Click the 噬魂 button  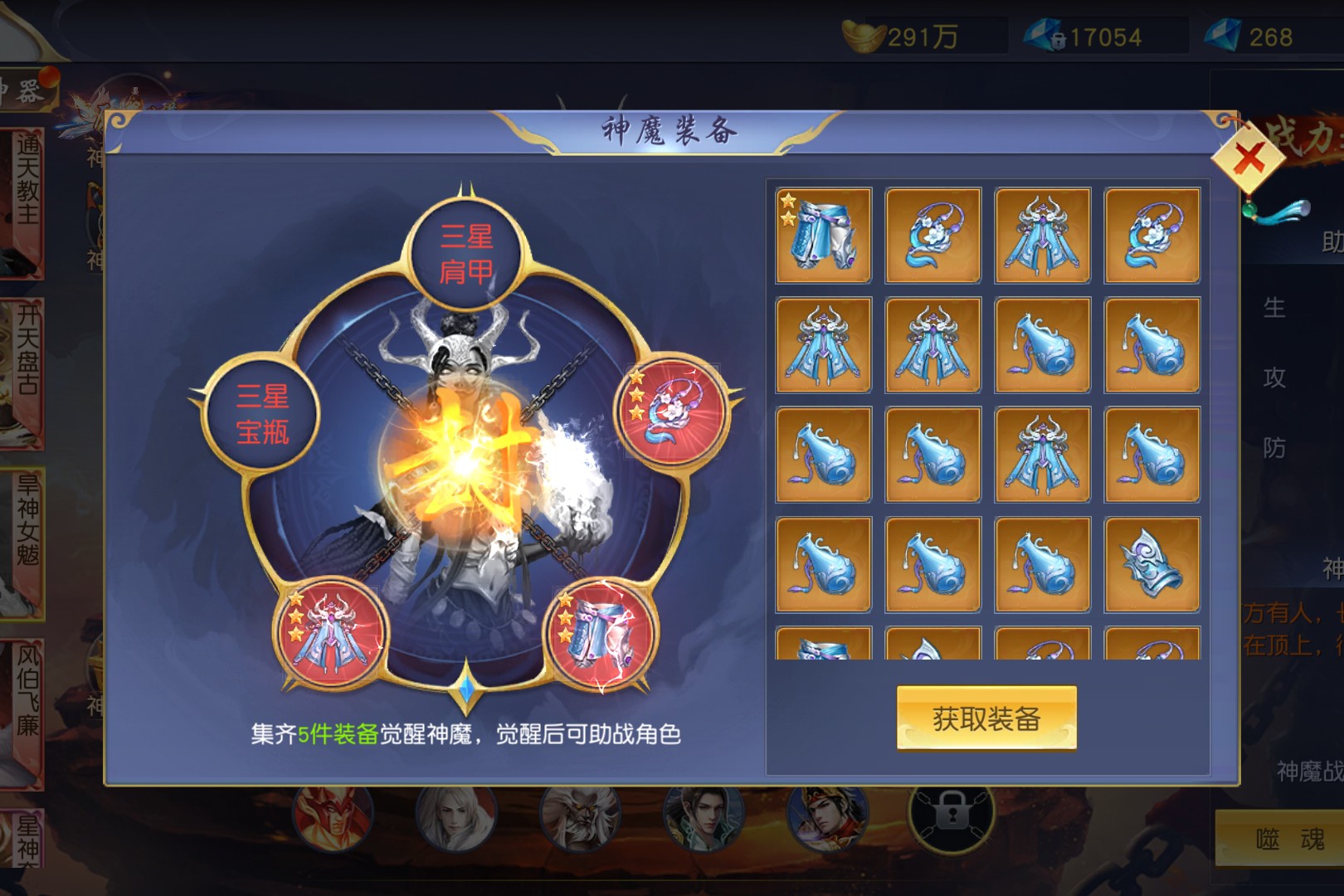(1288, 840)
